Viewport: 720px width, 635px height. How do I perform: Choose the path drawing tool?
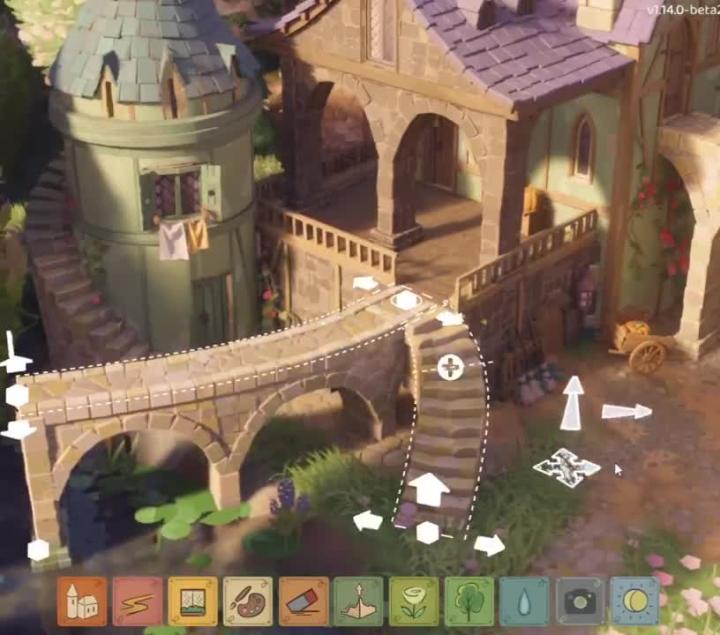click(x=137, y=601)
